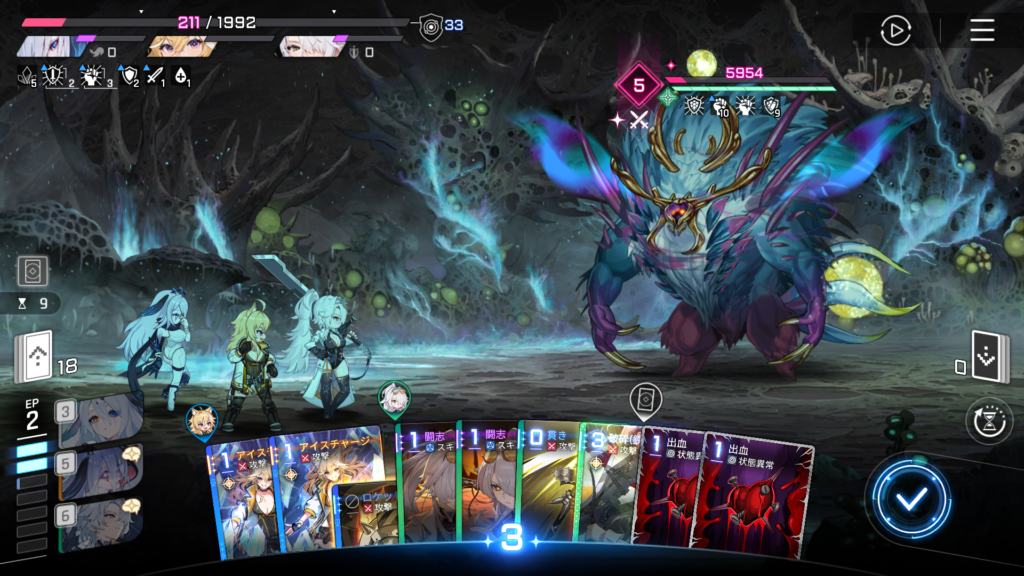Toggle the auto-play arrow button

pos(895,30)
